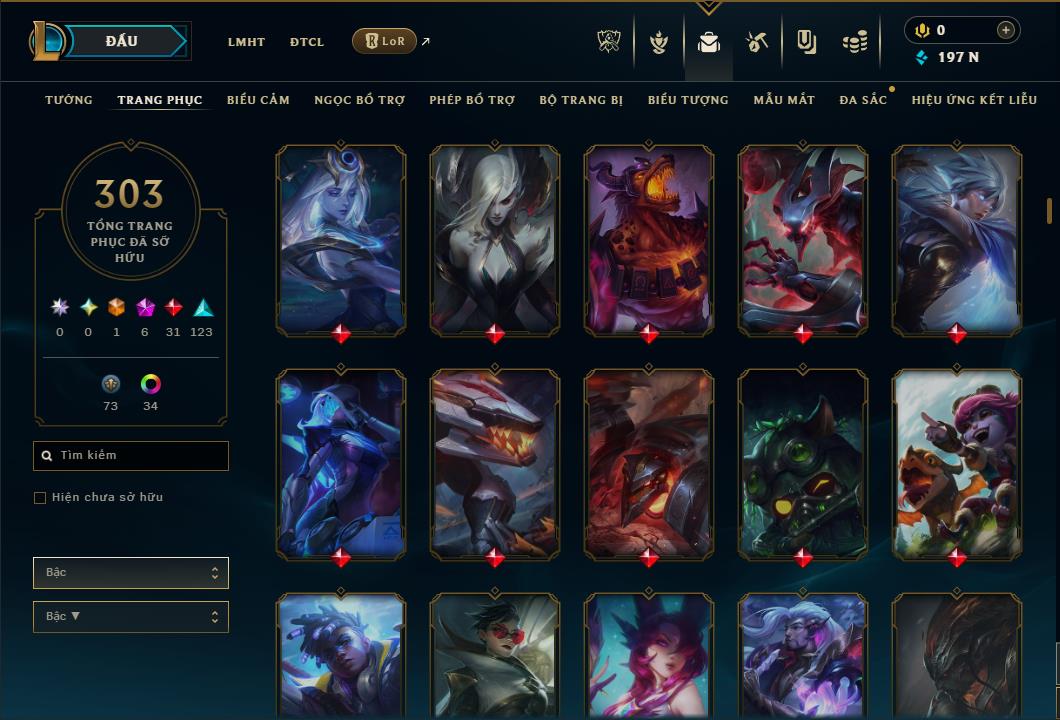Open the HIỆU ỨNG KẾT LIỄU tab
Image resolution: width=1060 pixels, height=720 pixels.
click(974, 100)
